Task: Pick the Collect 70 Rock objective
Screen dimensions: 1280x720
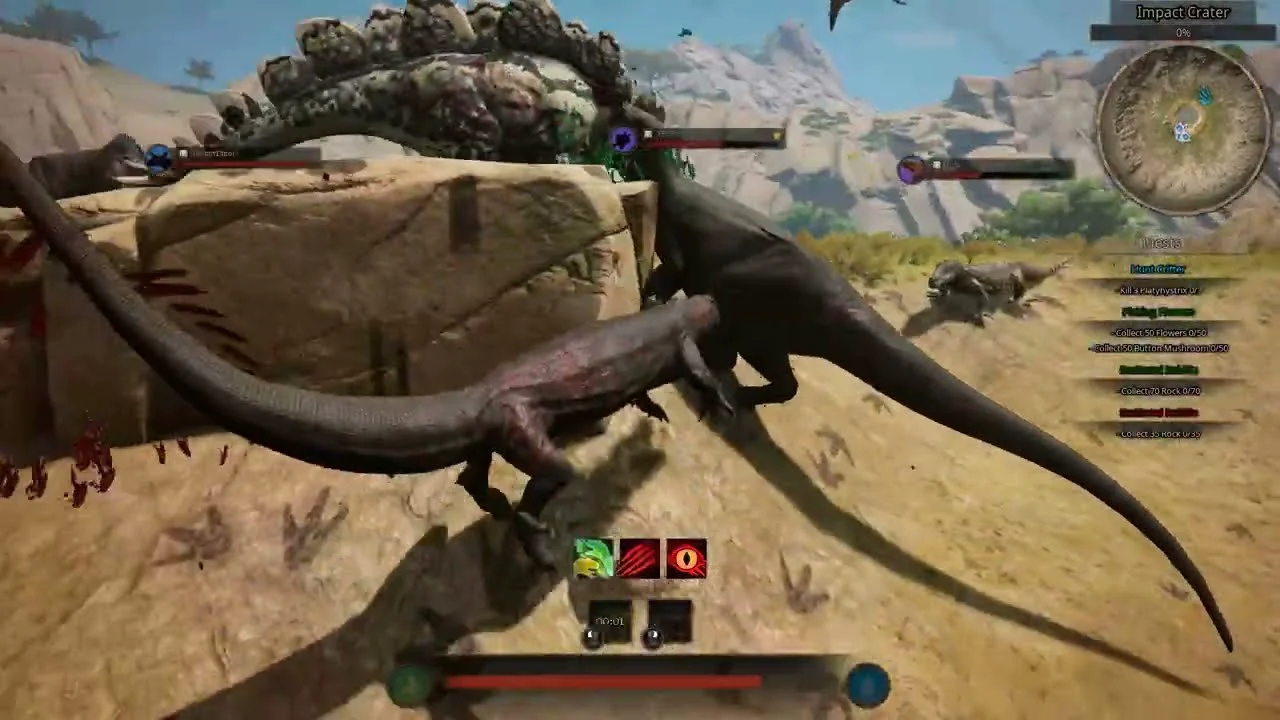Action: (1160, 391)
